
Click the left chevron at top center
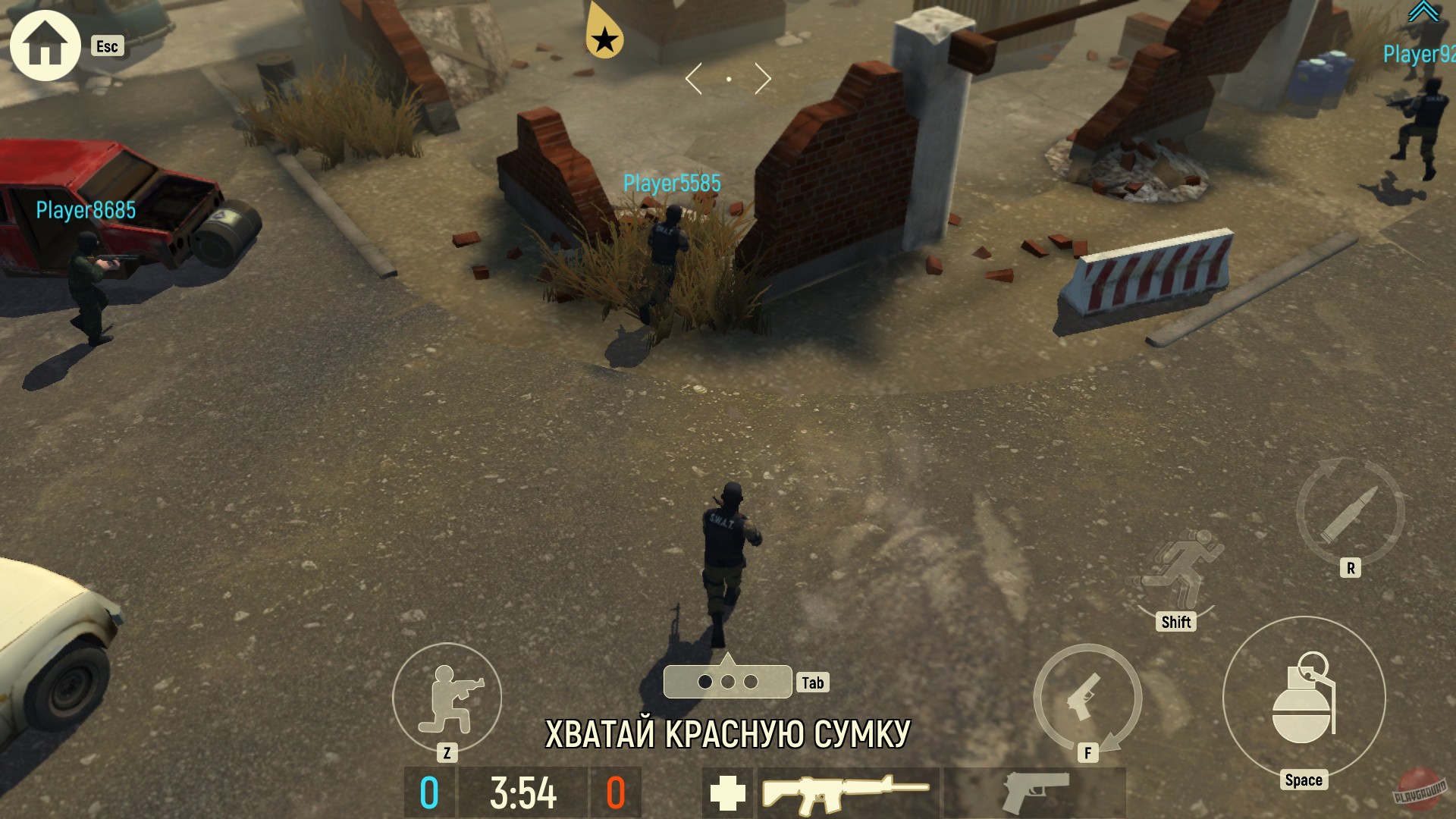click(693, 77)
